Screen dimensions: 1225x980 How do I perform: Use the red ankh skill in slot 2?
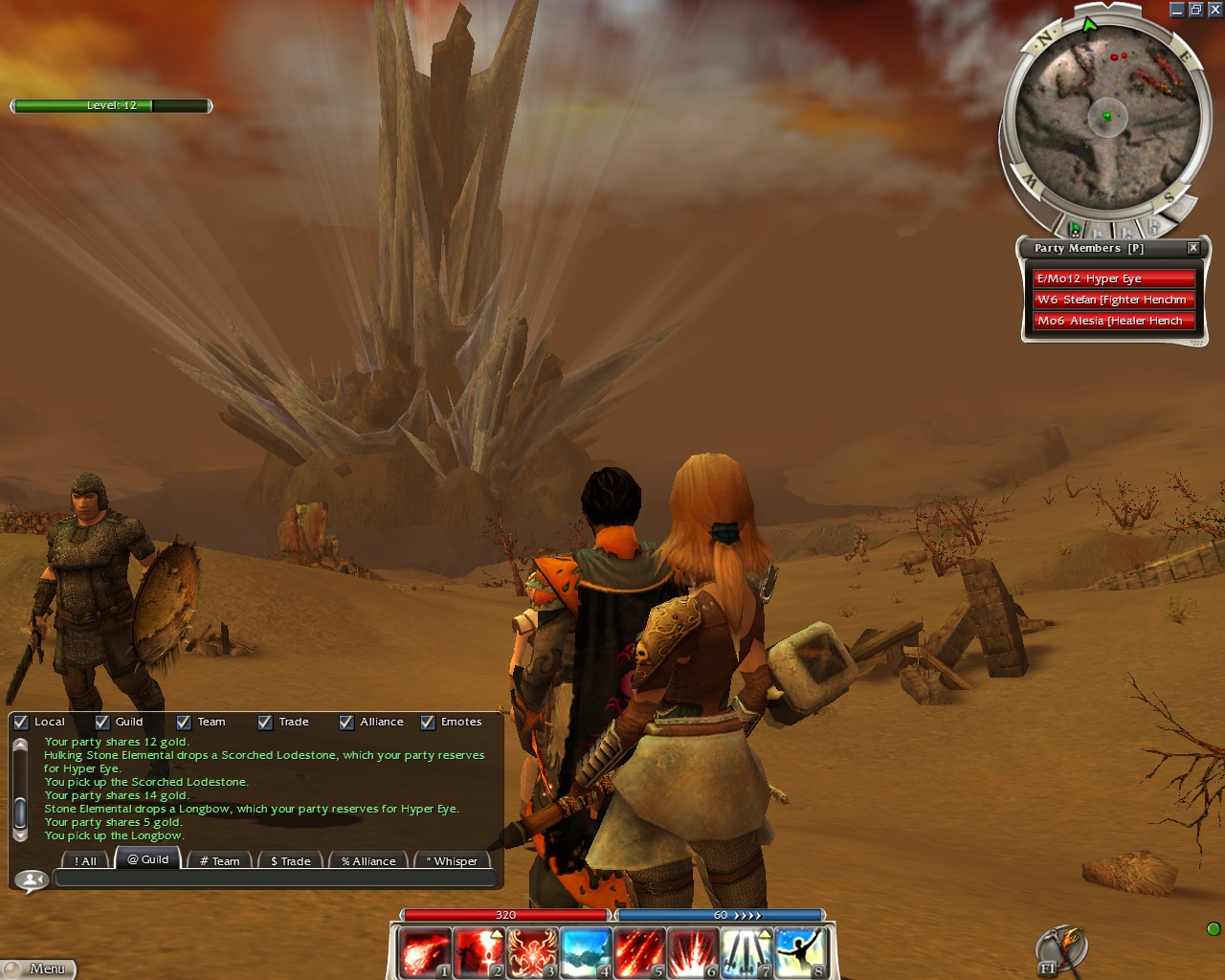pyautogui.click(x=478, y=952)
